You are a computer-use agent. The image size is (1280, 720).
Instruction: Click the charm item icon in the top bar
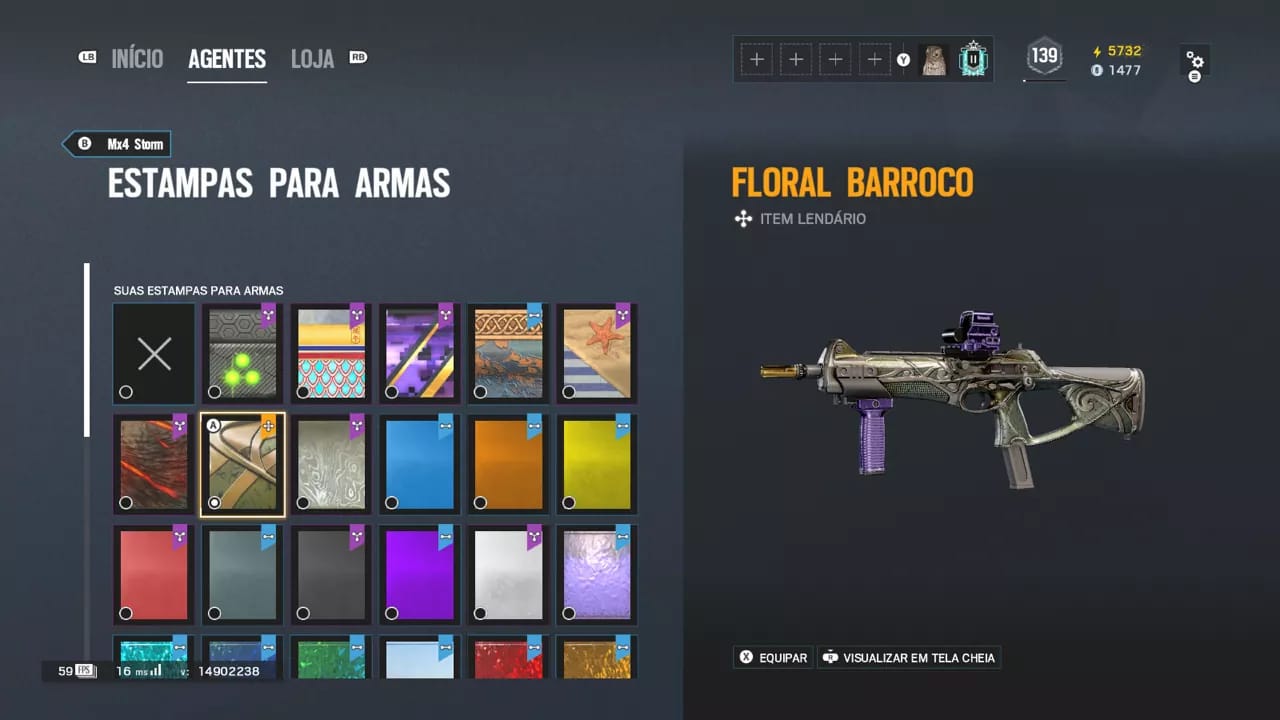936,59
